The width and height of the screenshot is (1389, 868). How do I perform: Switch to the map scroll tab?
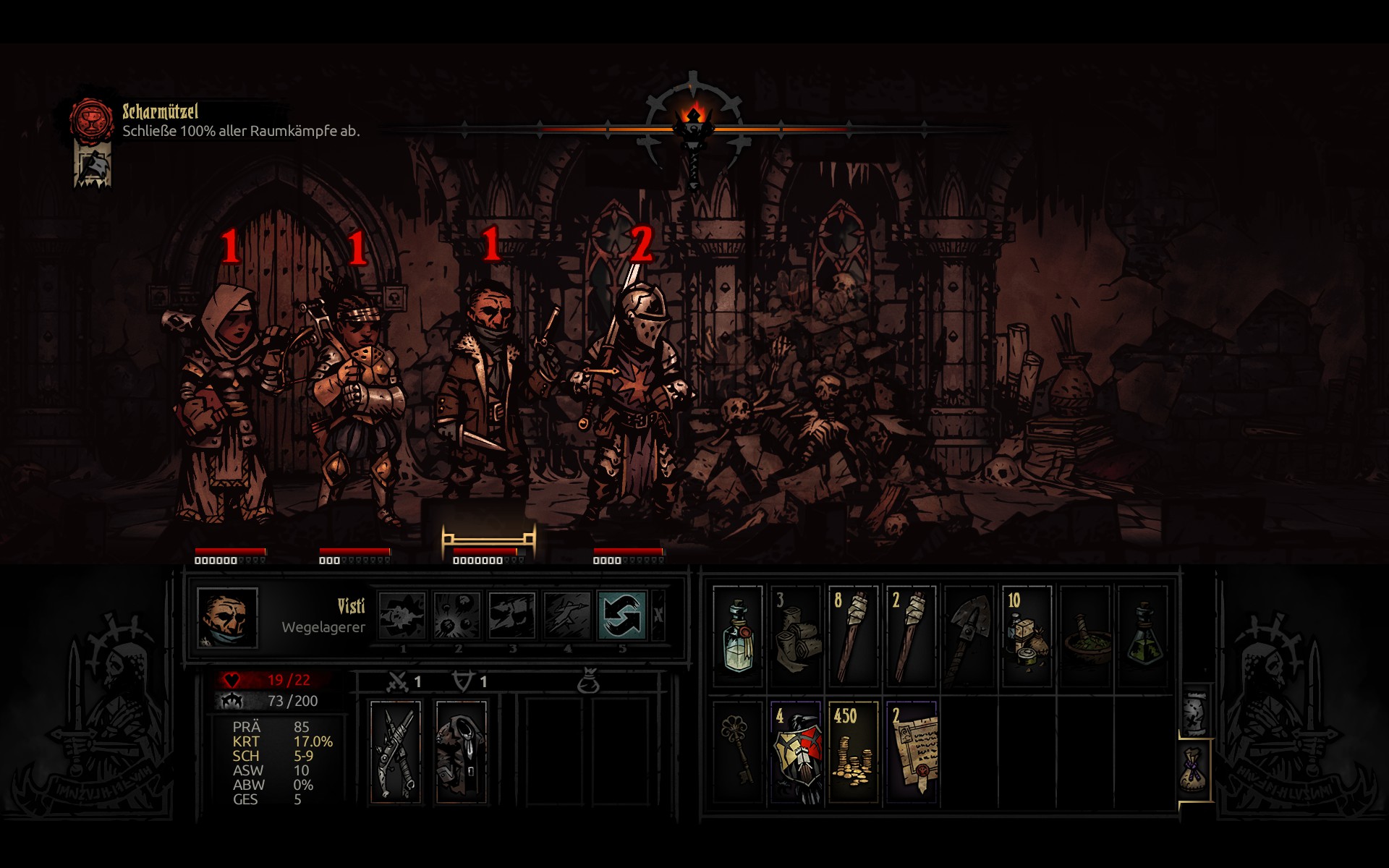pyautogui.click(x=1195, y=712)
